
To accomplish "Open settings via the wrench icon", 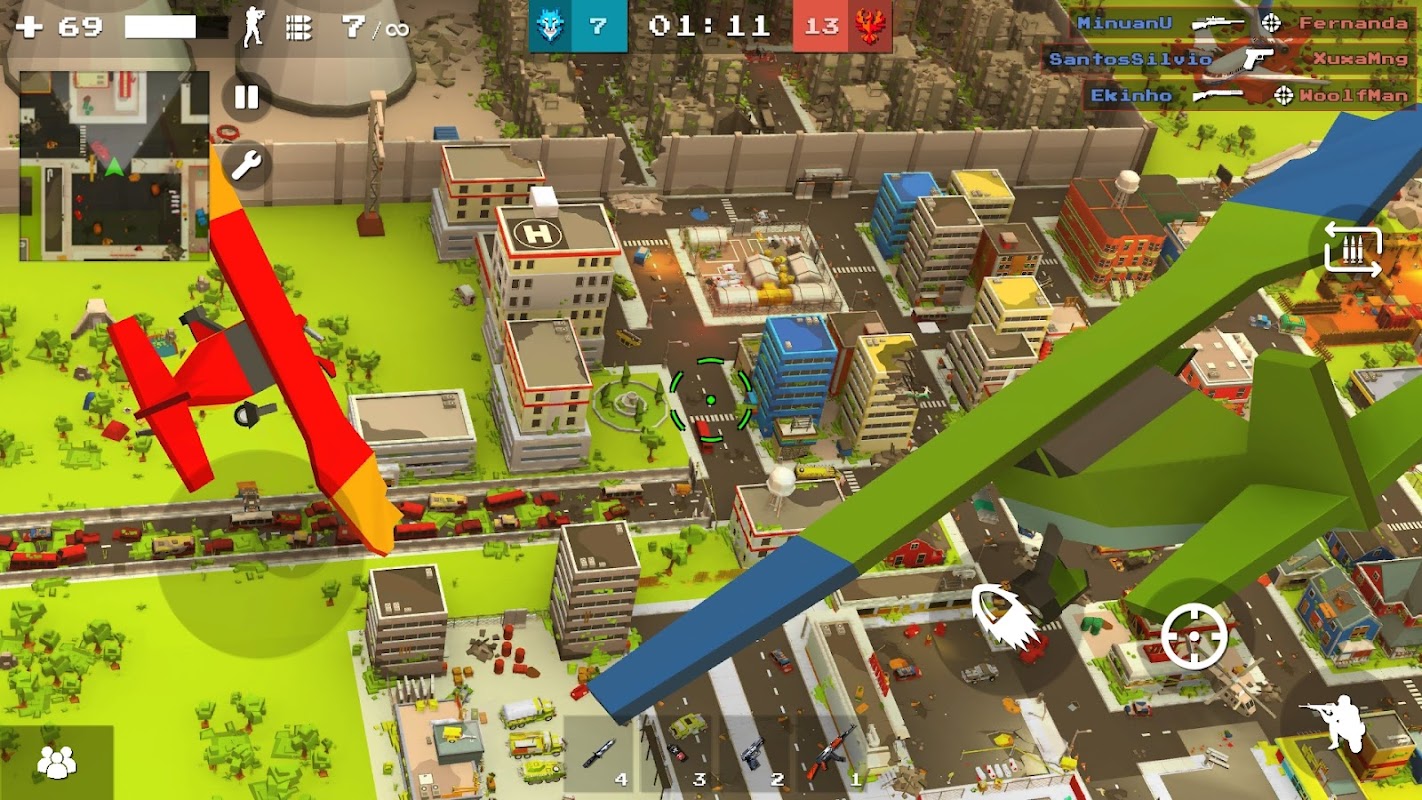I will (x=245, y=164).
